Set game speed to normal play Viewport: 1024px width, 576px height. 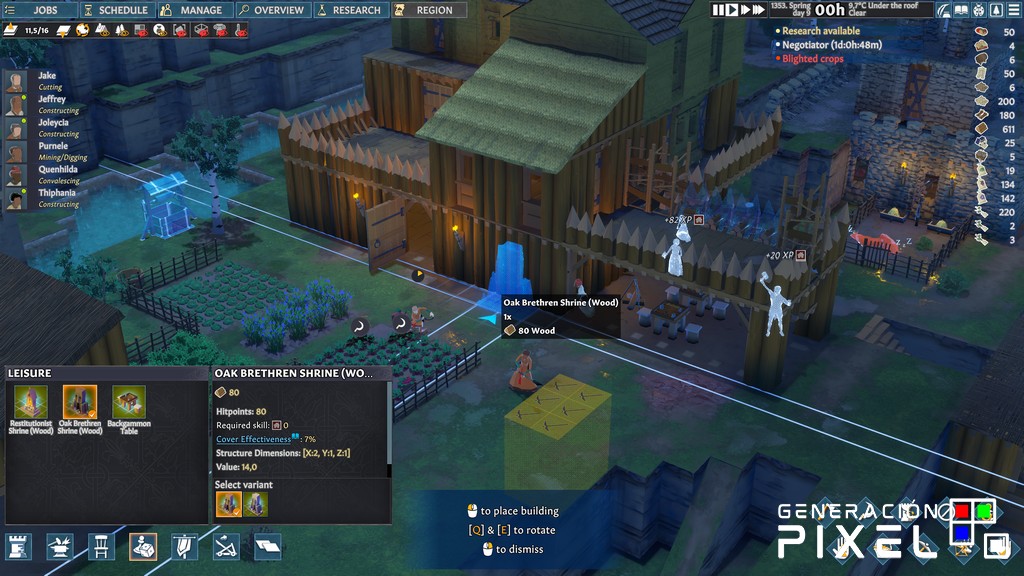coord(732,10)
